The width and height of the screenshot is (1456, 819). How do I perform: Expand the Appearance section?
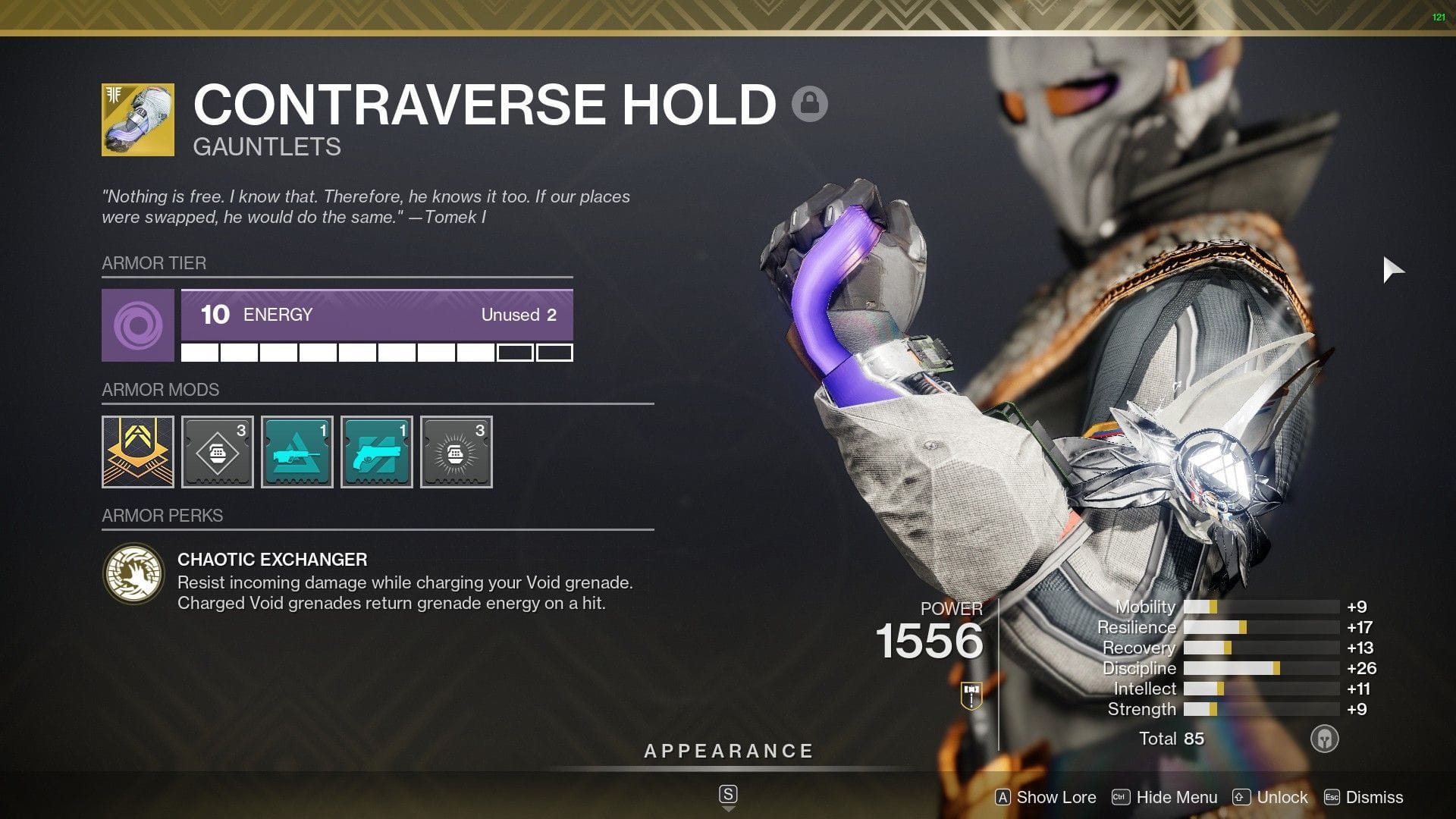[x=728, y=751]
